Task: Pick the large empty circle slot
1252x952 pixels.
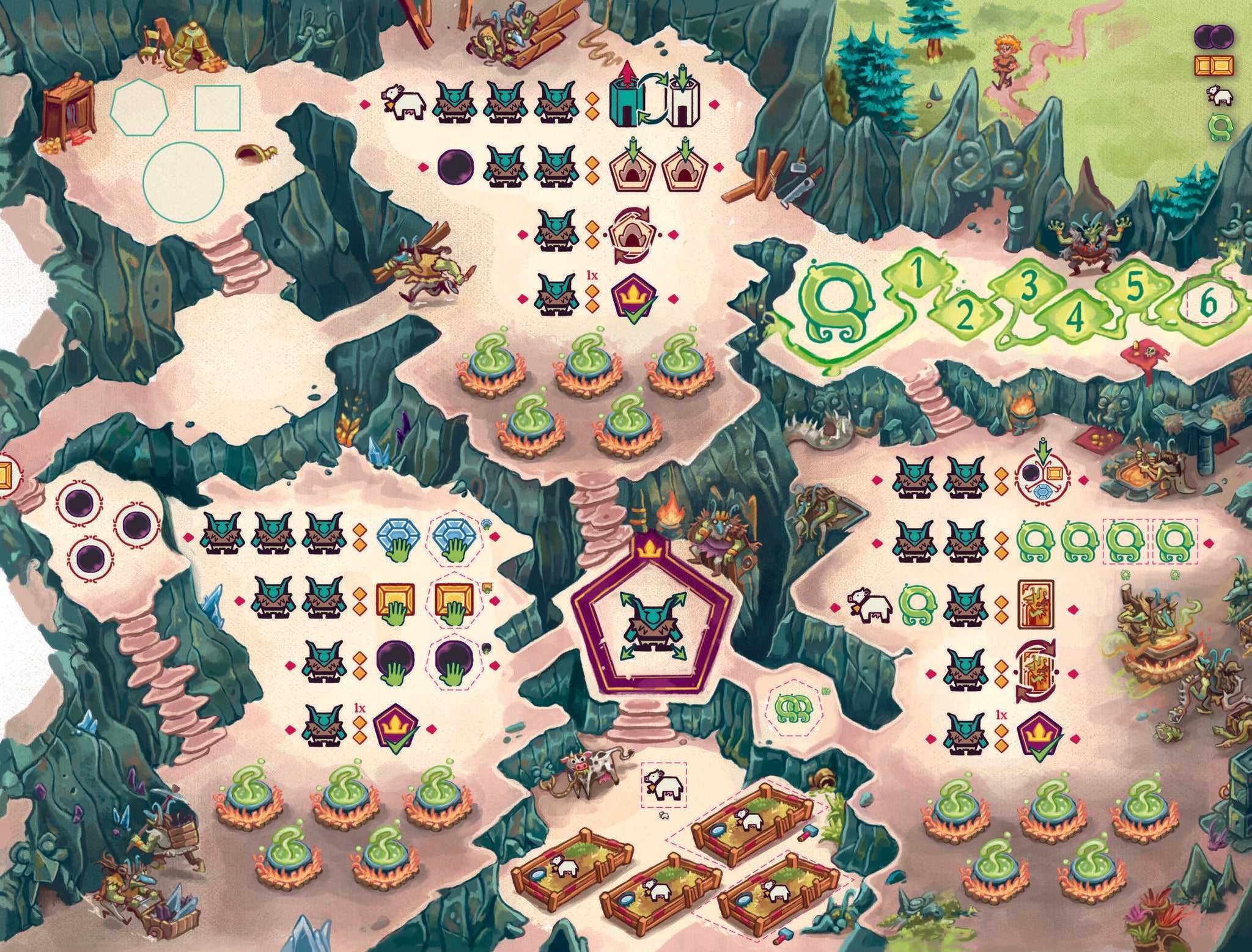Action: click(183, 177)
